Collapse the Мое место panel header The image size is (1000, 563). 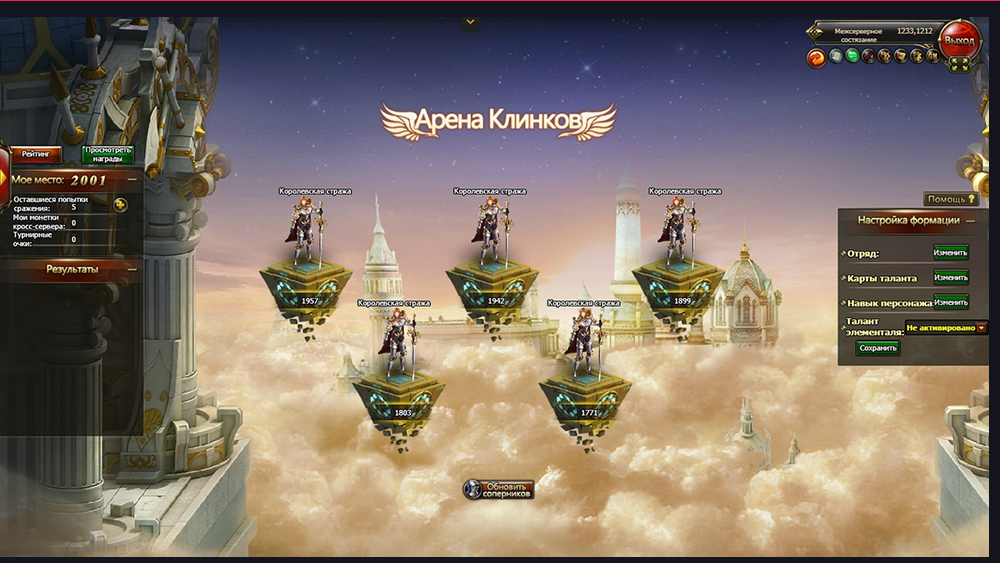pos(132,180)
